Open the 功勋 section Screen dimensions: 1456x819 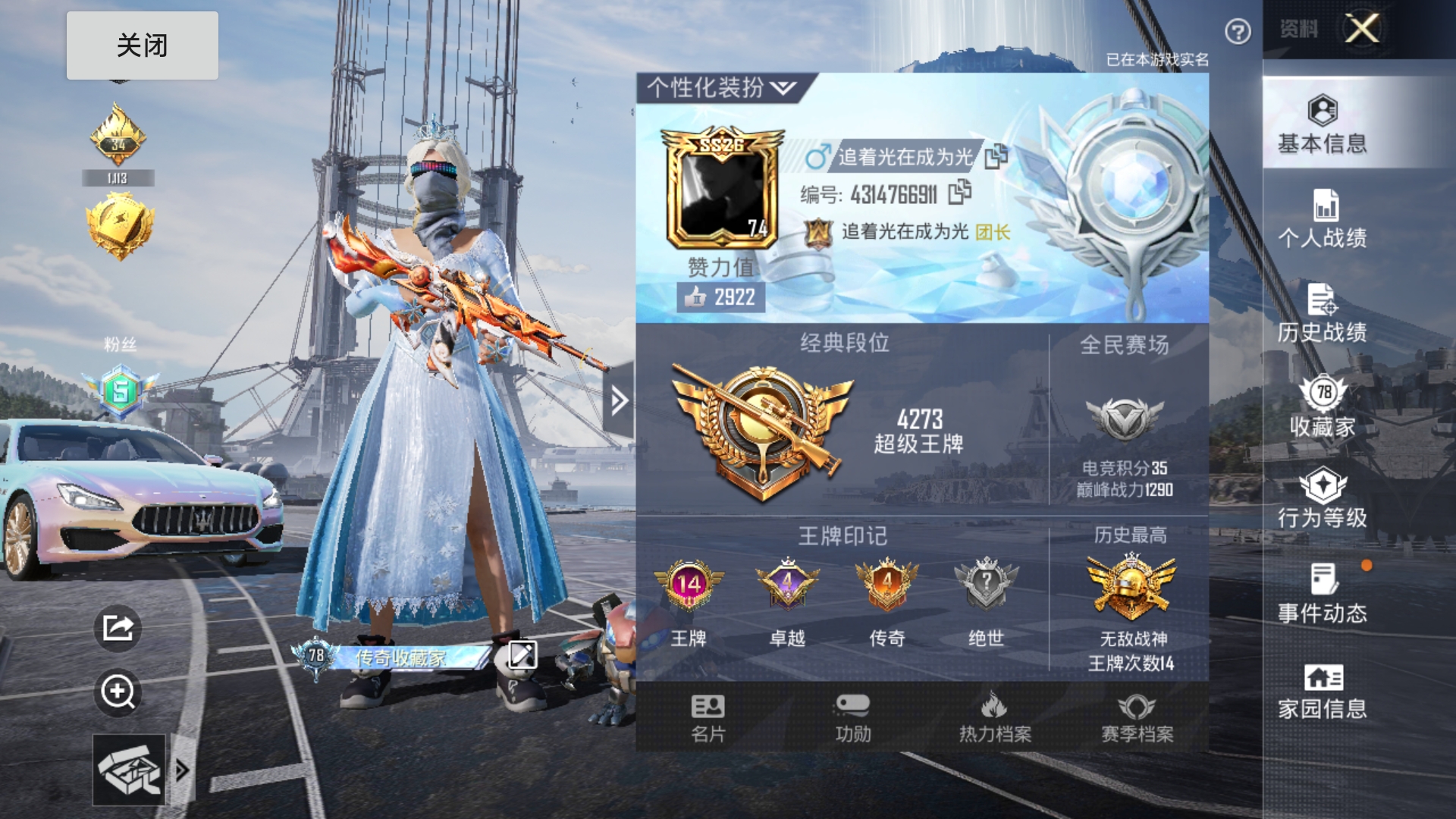[852, 717]
